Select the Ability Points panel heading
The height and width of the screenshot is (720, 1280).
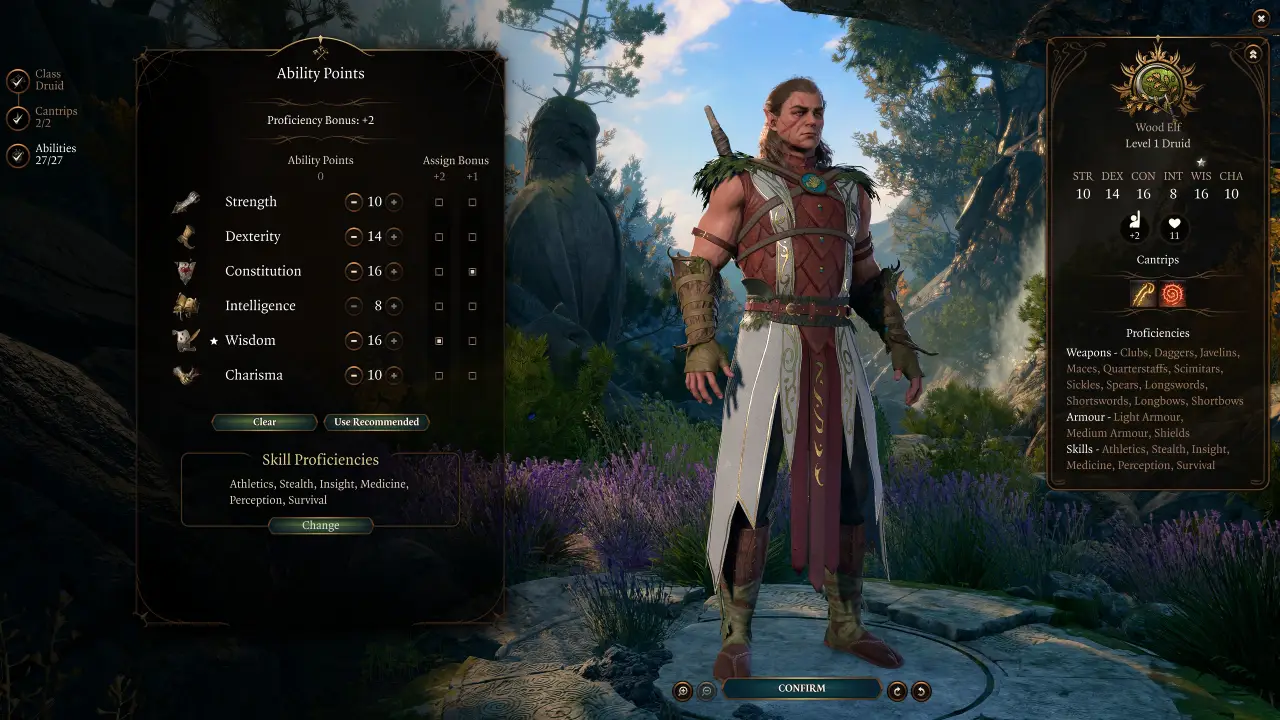point(321,73)
